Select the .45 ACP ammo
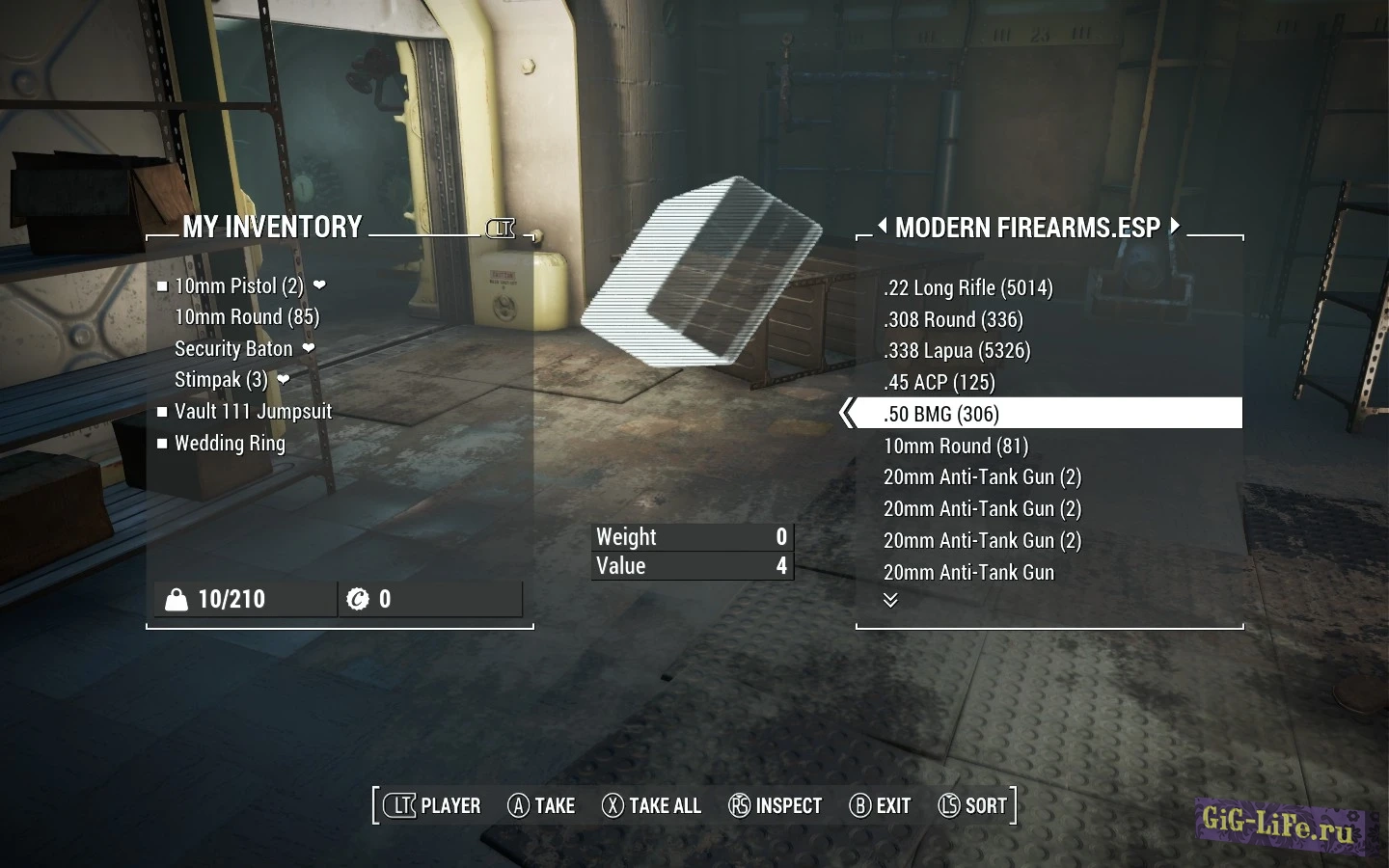This screenshot has height=868, width=1389. [x=939, y=383]
